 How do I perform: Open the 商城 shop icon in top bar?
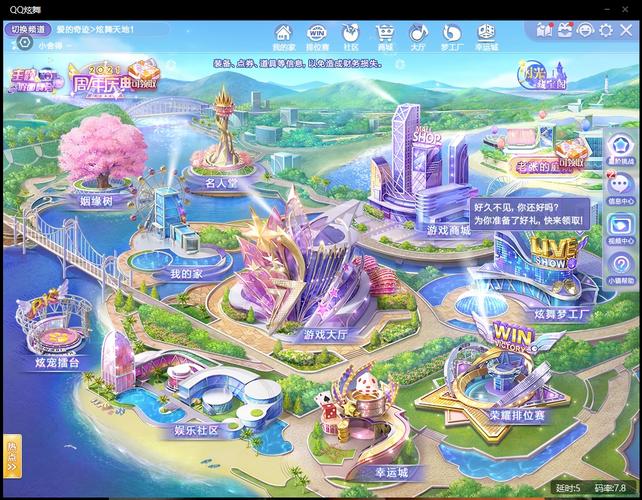pyautogui.click(x=385, y=38)
